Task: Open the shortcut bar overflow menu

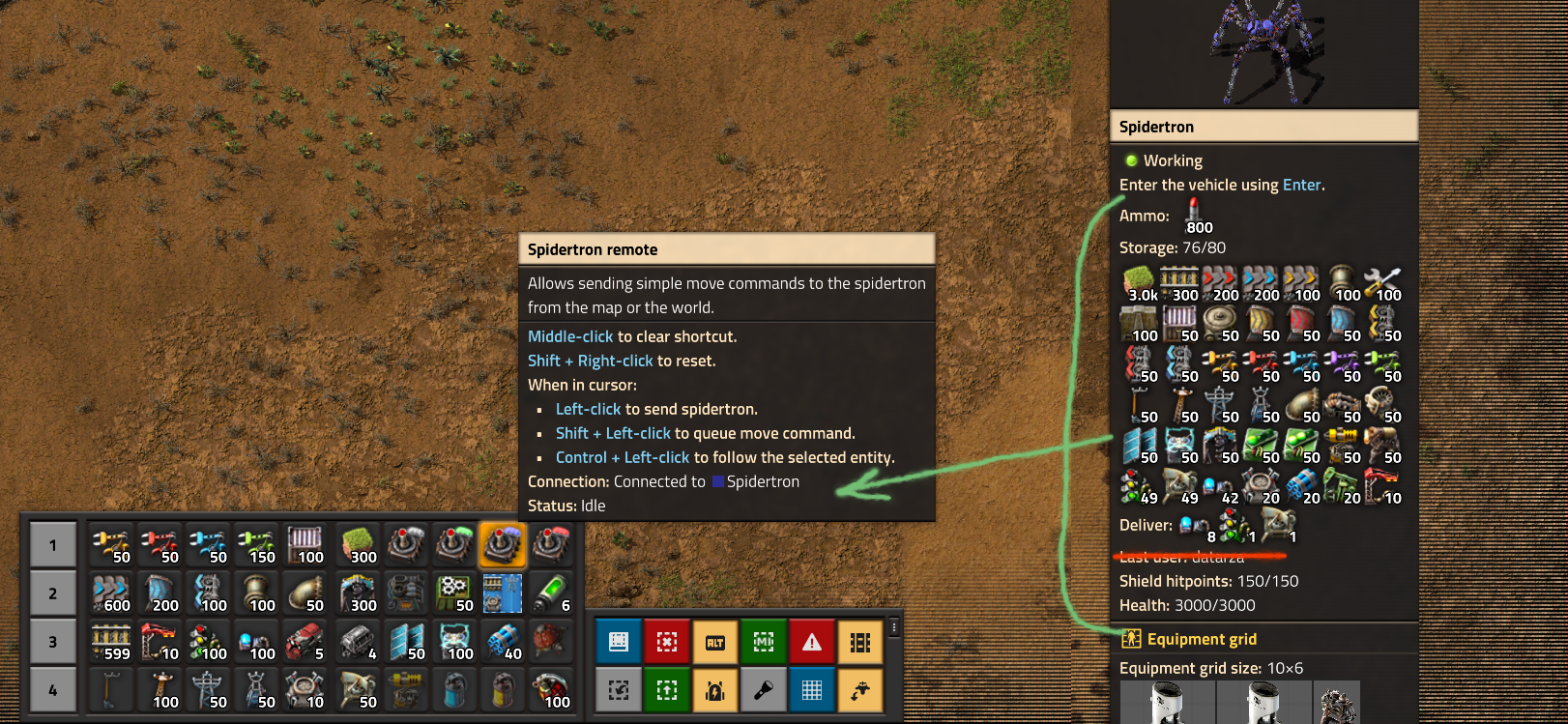Action: 894,627
